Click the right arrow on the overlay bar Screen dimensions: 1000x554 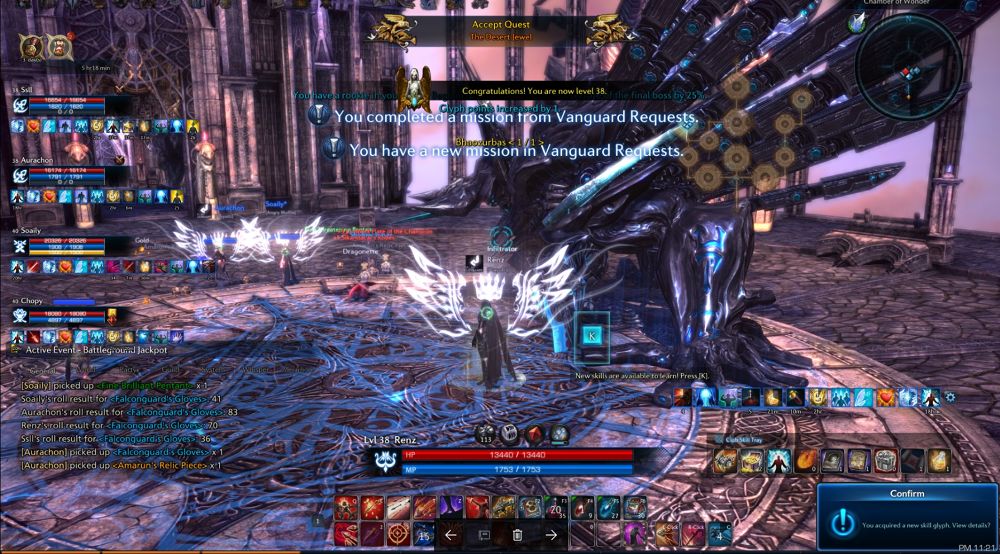(551, 535)
